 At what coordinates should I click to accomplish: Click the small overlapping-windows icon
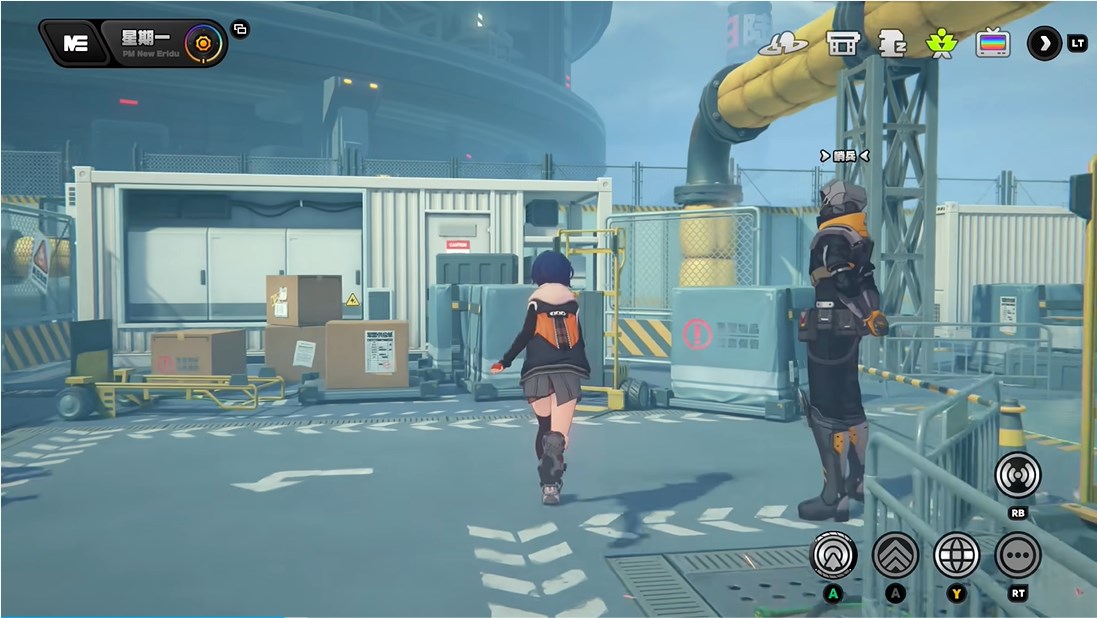[x=240, y=29]
